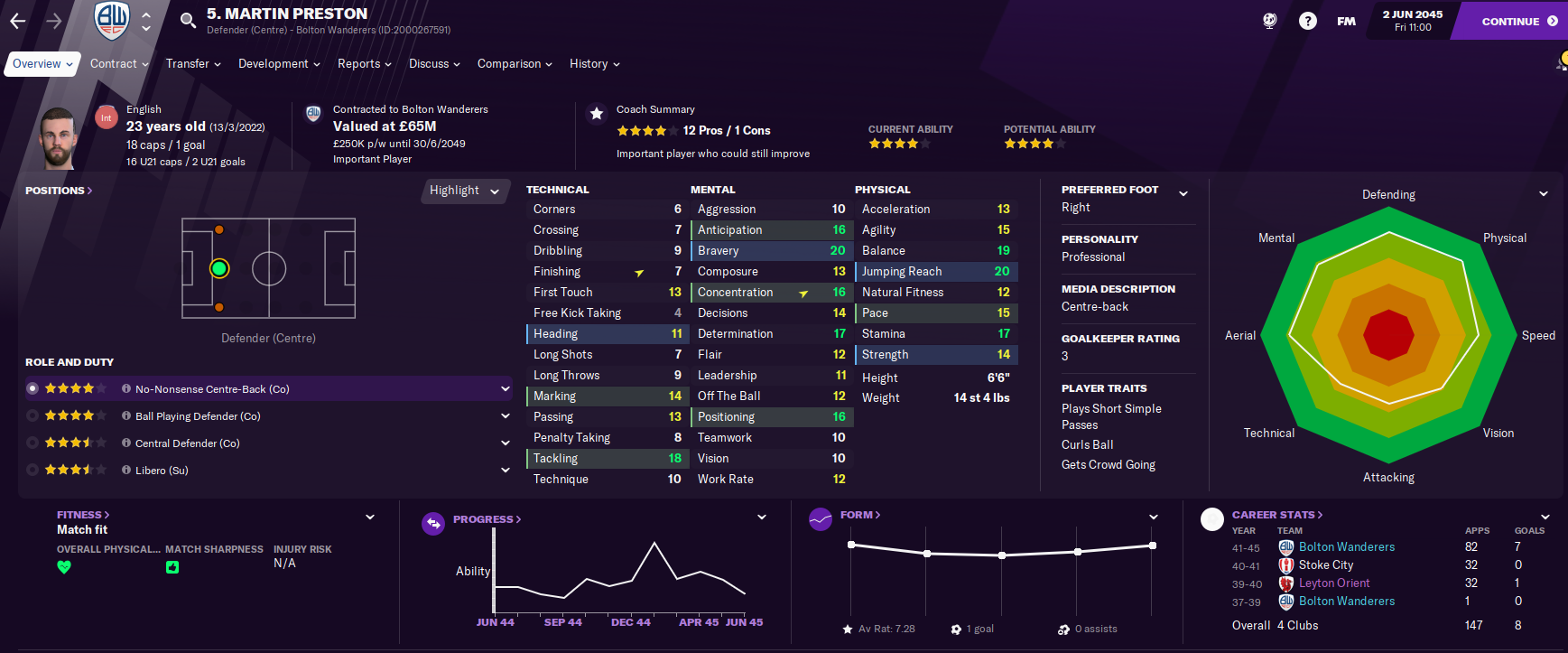Open the Leyton Orient club link
Image resolution: width=1568 pixels, height=653 pixels.
tap(1333, 583)
